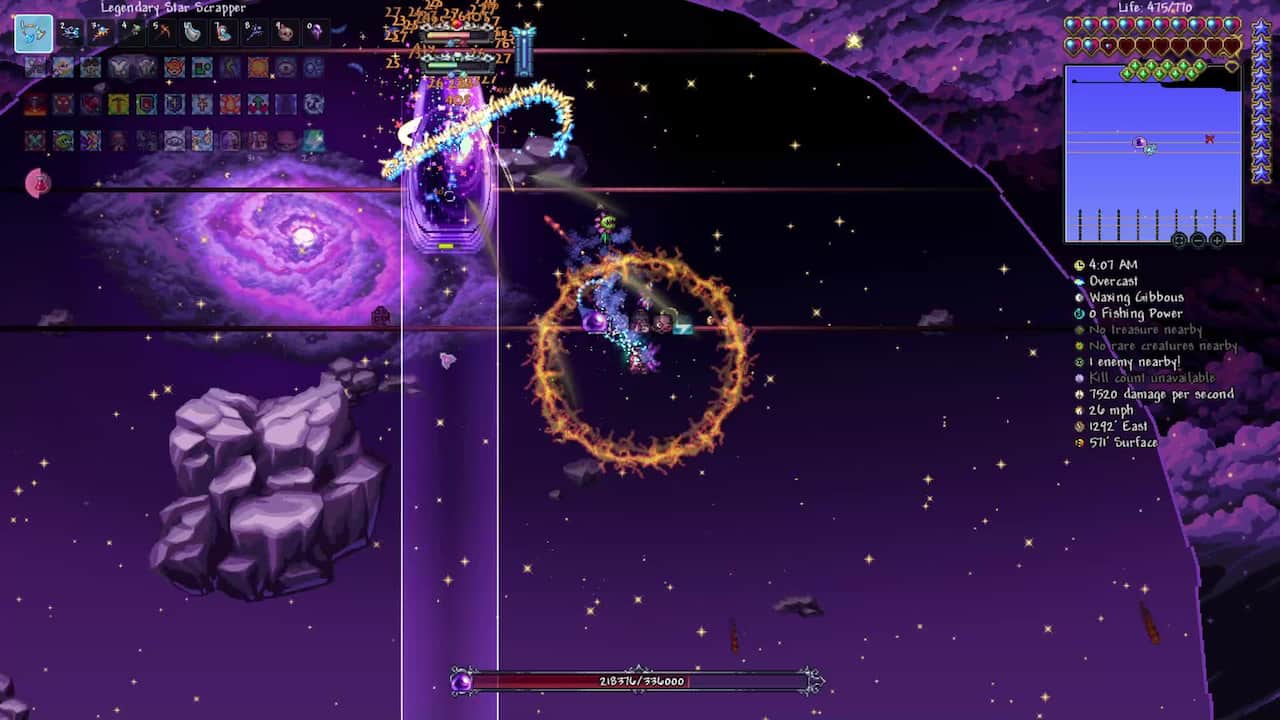Select the pickaxe in hotbar slot 5
The image size is (1280, 720).
point(161,33)
